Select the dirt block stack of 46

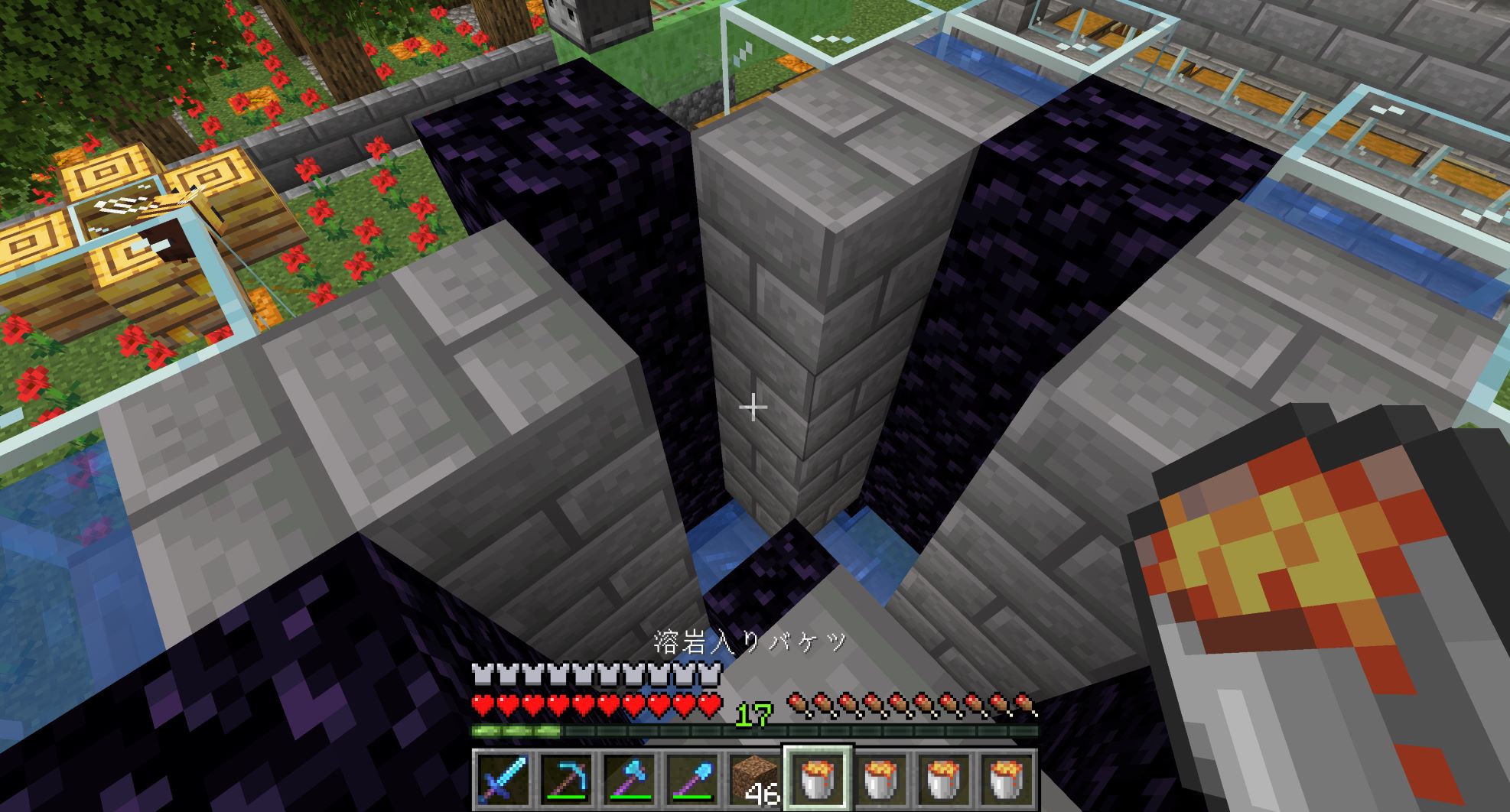(x=754, y=779)
